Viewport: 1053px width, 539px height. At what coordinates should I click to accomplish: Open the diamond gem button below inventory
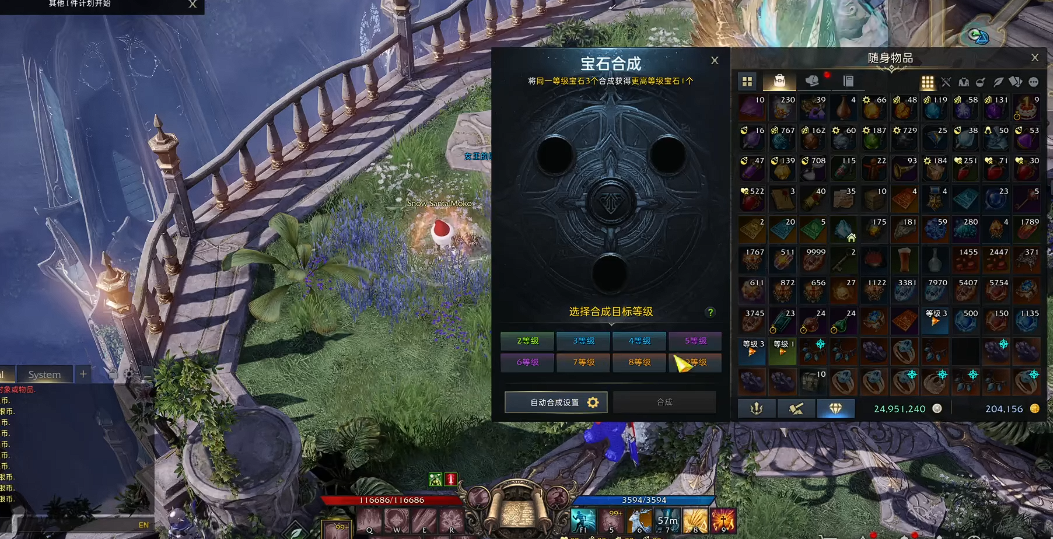(x=836, y=408)
